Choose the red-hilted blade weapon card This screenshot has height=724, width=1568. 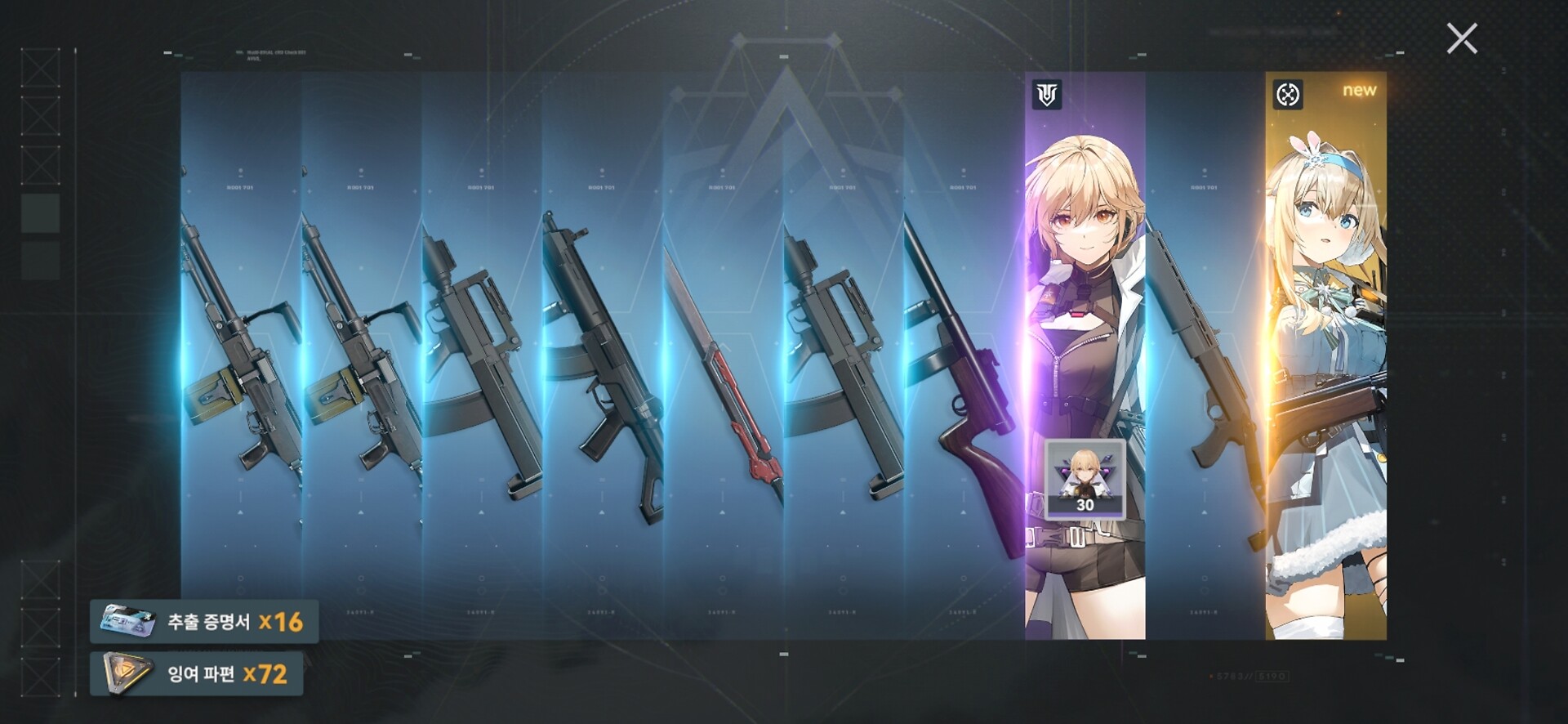tap(723, 355)
